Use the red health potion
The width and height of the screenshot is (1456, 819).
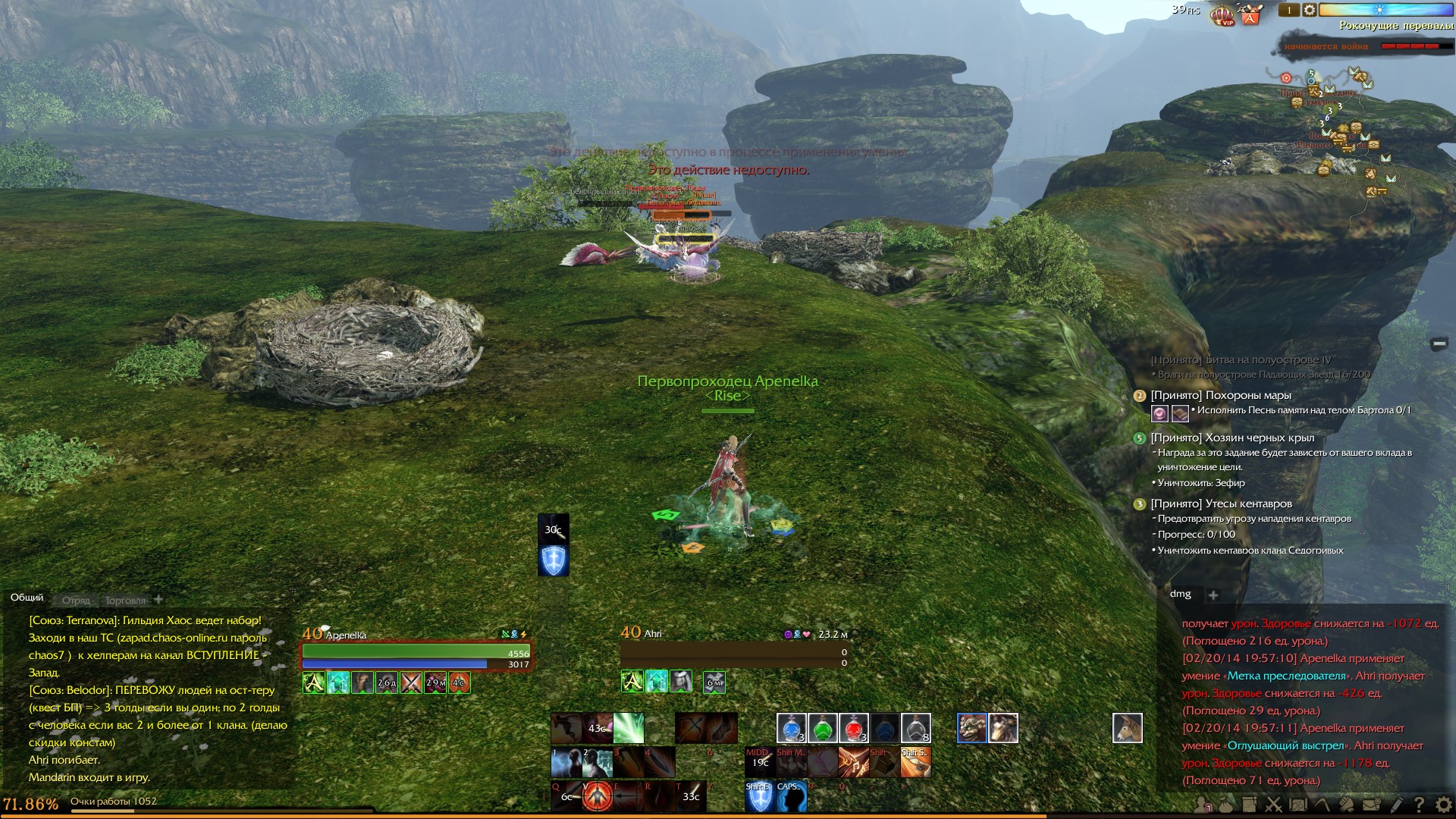[853, 728]
